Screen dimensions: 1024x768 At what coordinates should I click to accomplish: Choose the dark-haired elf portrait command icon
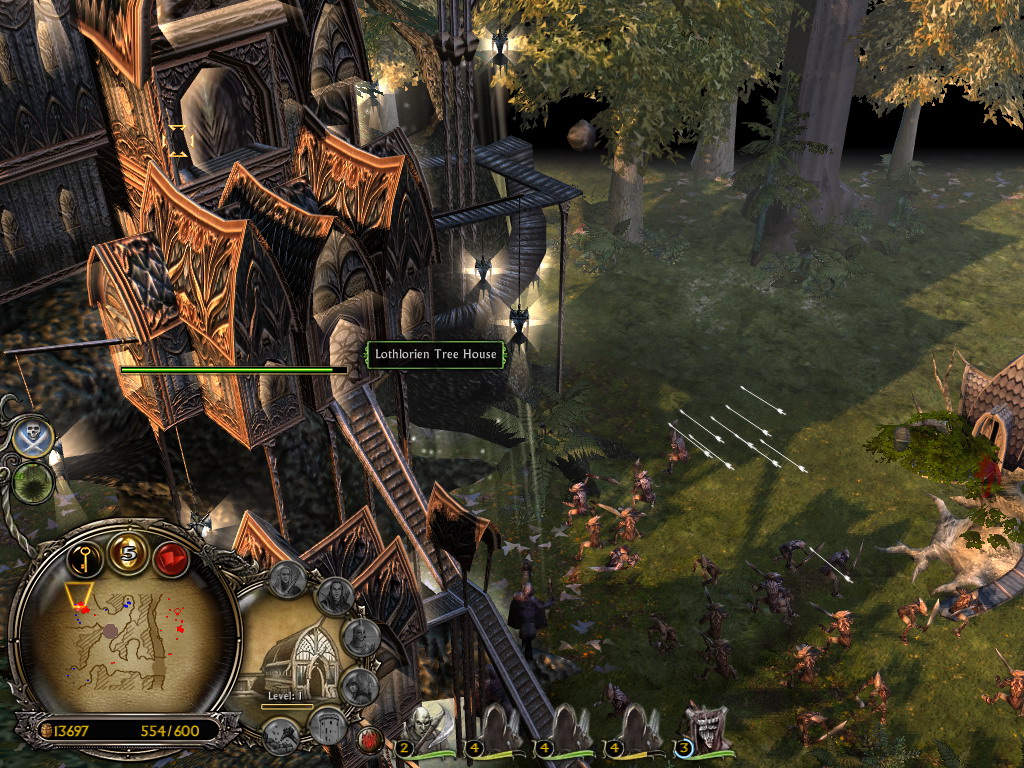[335, 597]
